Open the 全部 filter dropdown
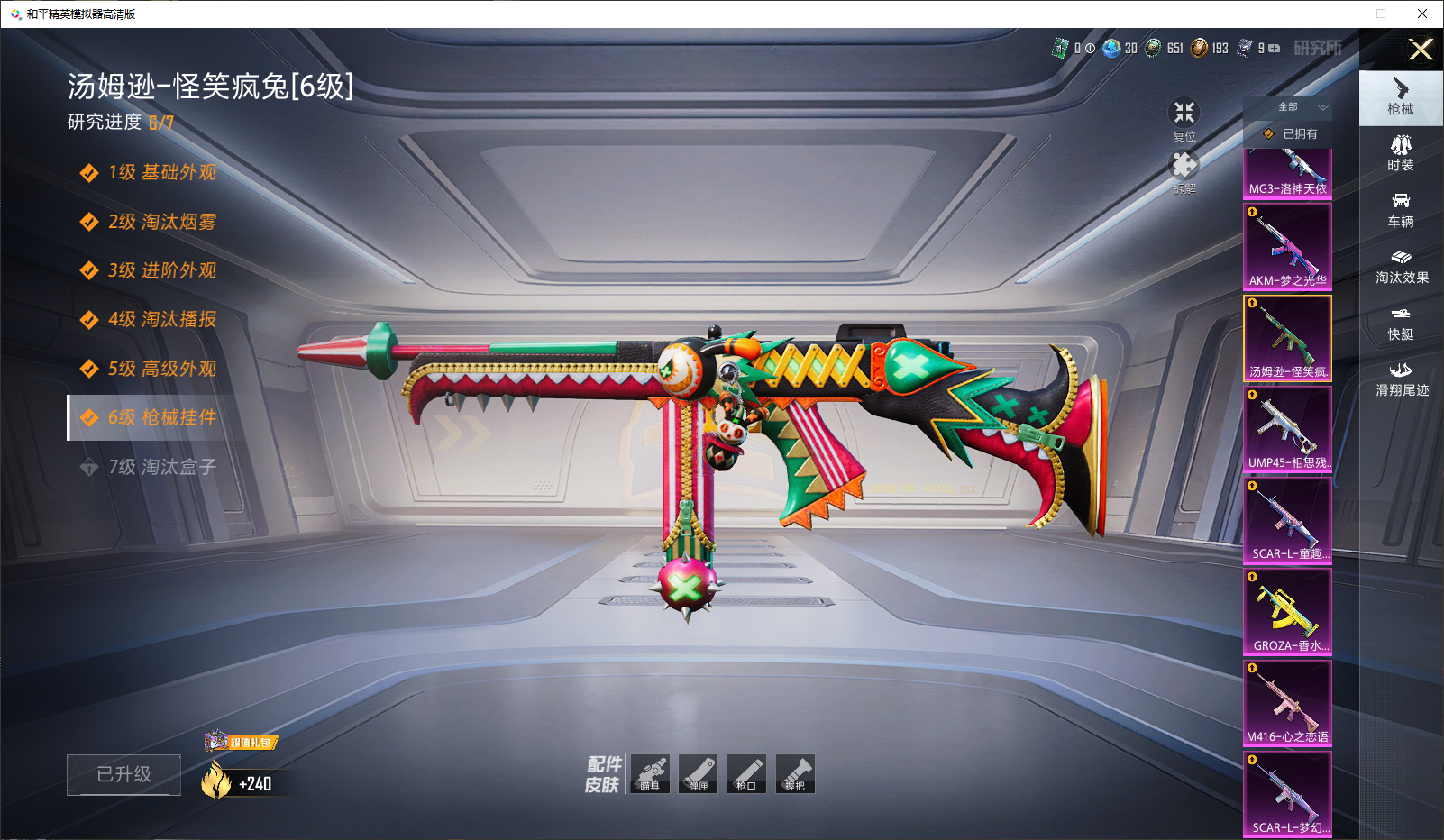The height and width of the screenshot is (840, 1444). pos(1298,107)
